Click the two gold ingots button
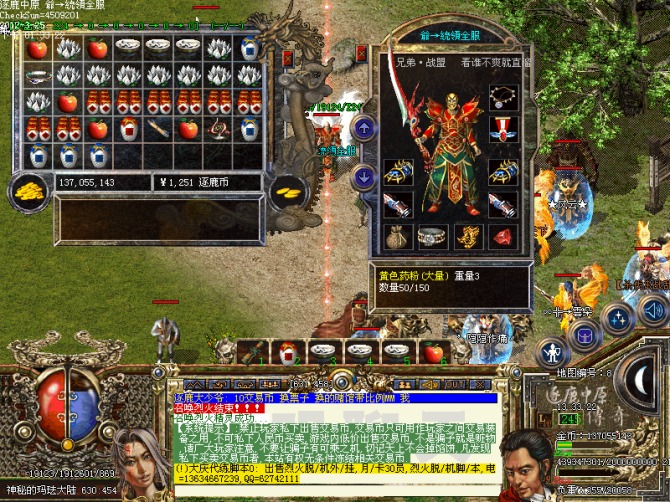This screenshot has width=670, height=502. pos(287,191)
